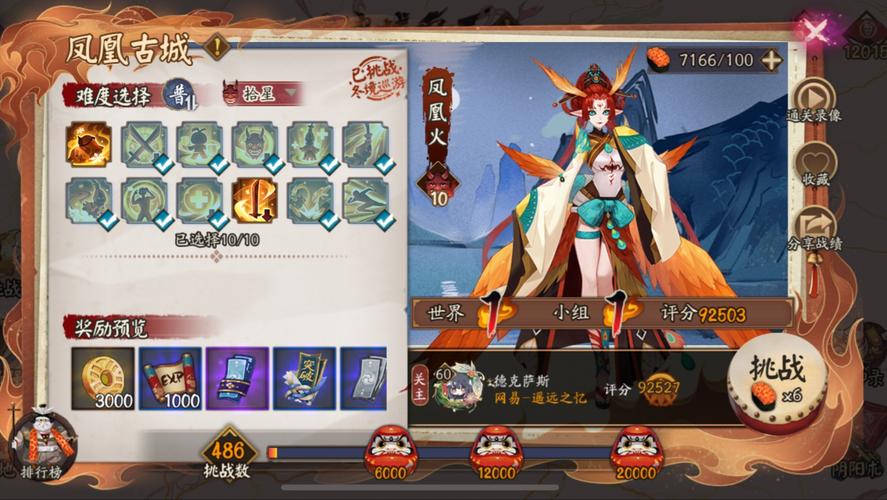Show info via the exclamation mark icon
Viewport: 887px width, 500px height.
click(216, 45)
